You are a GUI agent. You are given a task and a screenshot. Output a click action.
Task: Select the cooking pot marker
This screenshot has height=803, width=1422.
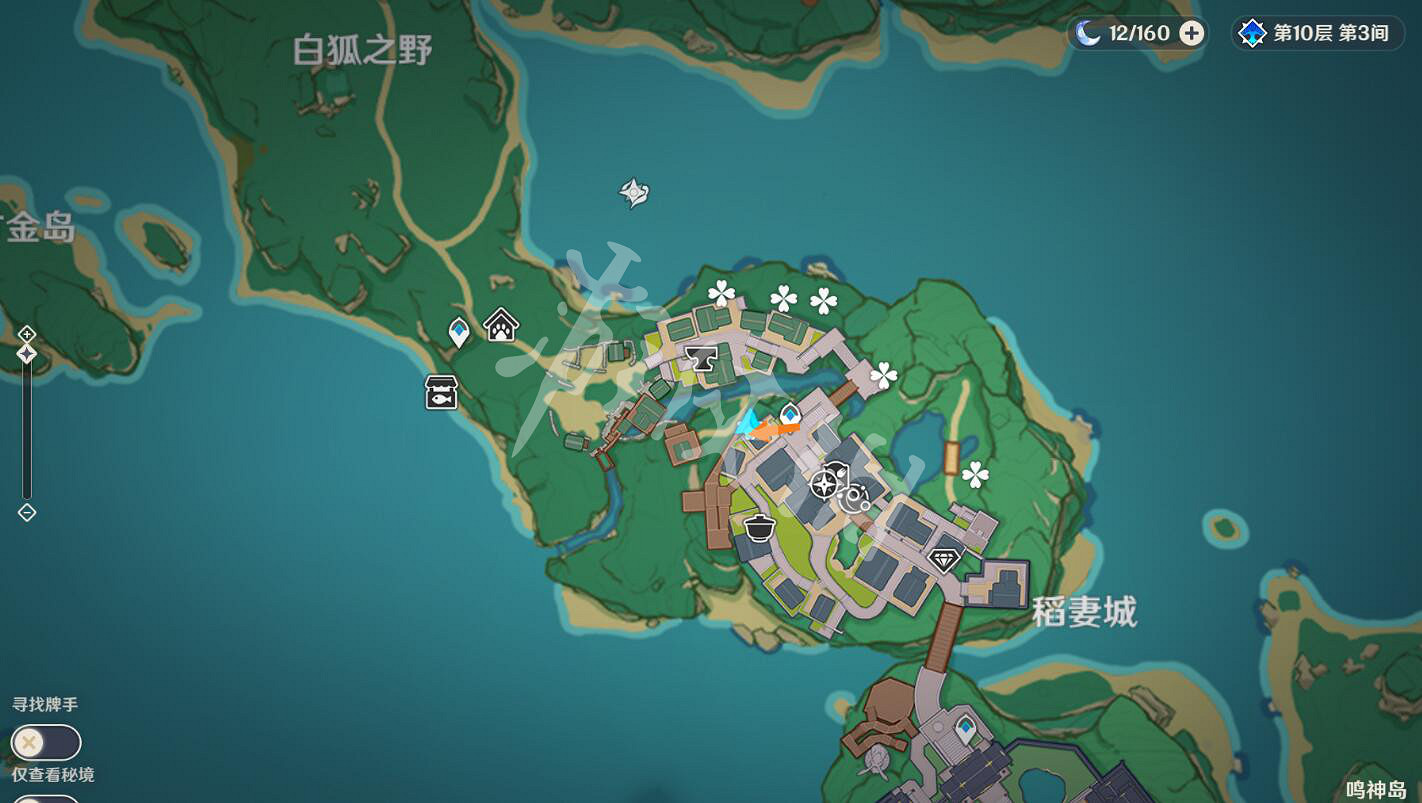coord(759,530)
